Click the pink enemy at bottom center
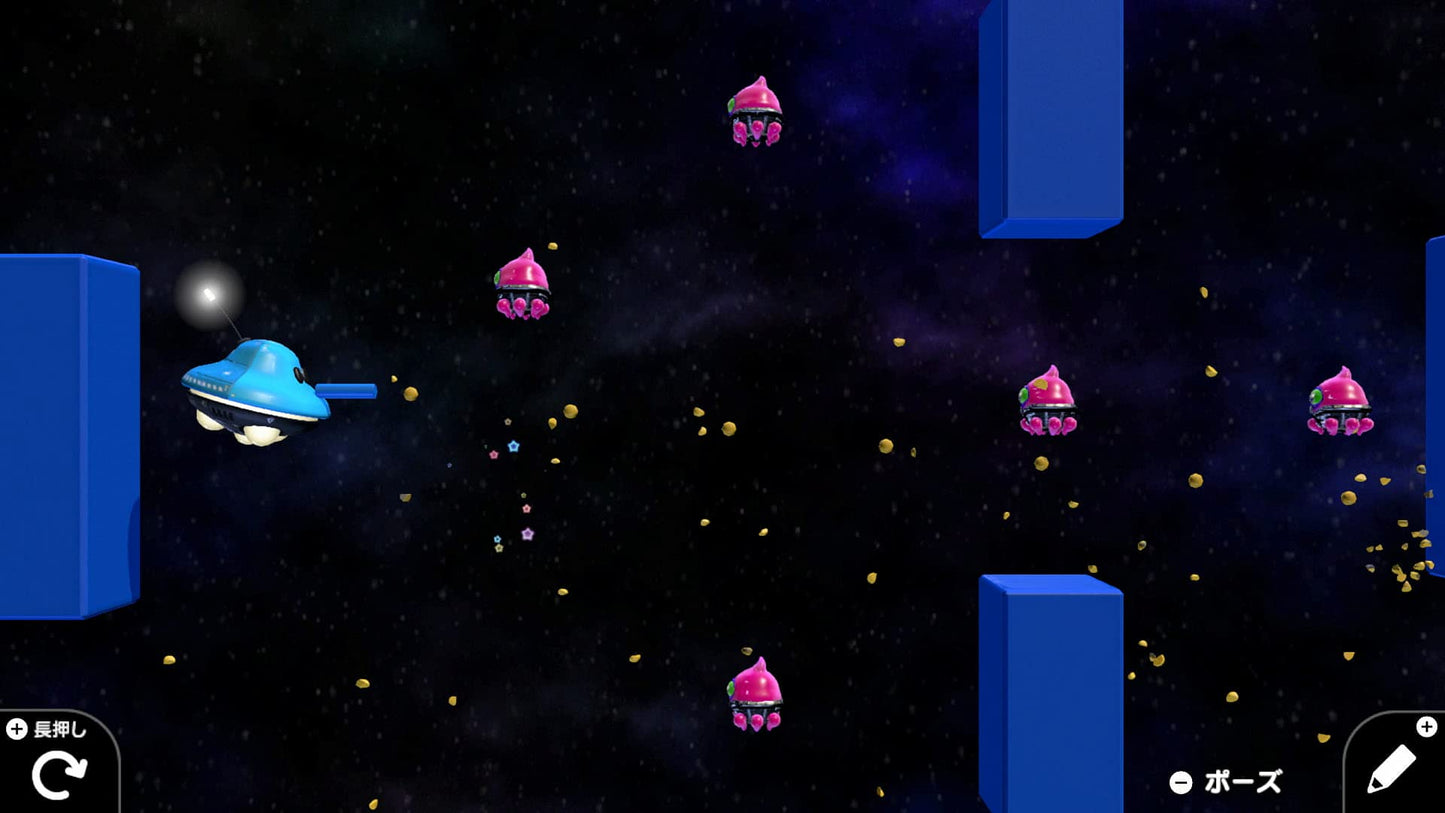The image size is (1445, 813). 756,698
